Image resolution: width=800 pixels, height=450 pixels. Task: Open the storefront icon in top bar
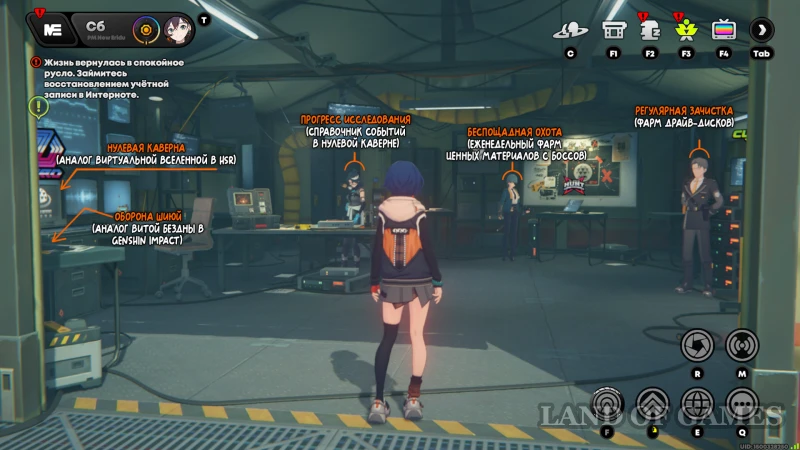(x=613, y=30)
